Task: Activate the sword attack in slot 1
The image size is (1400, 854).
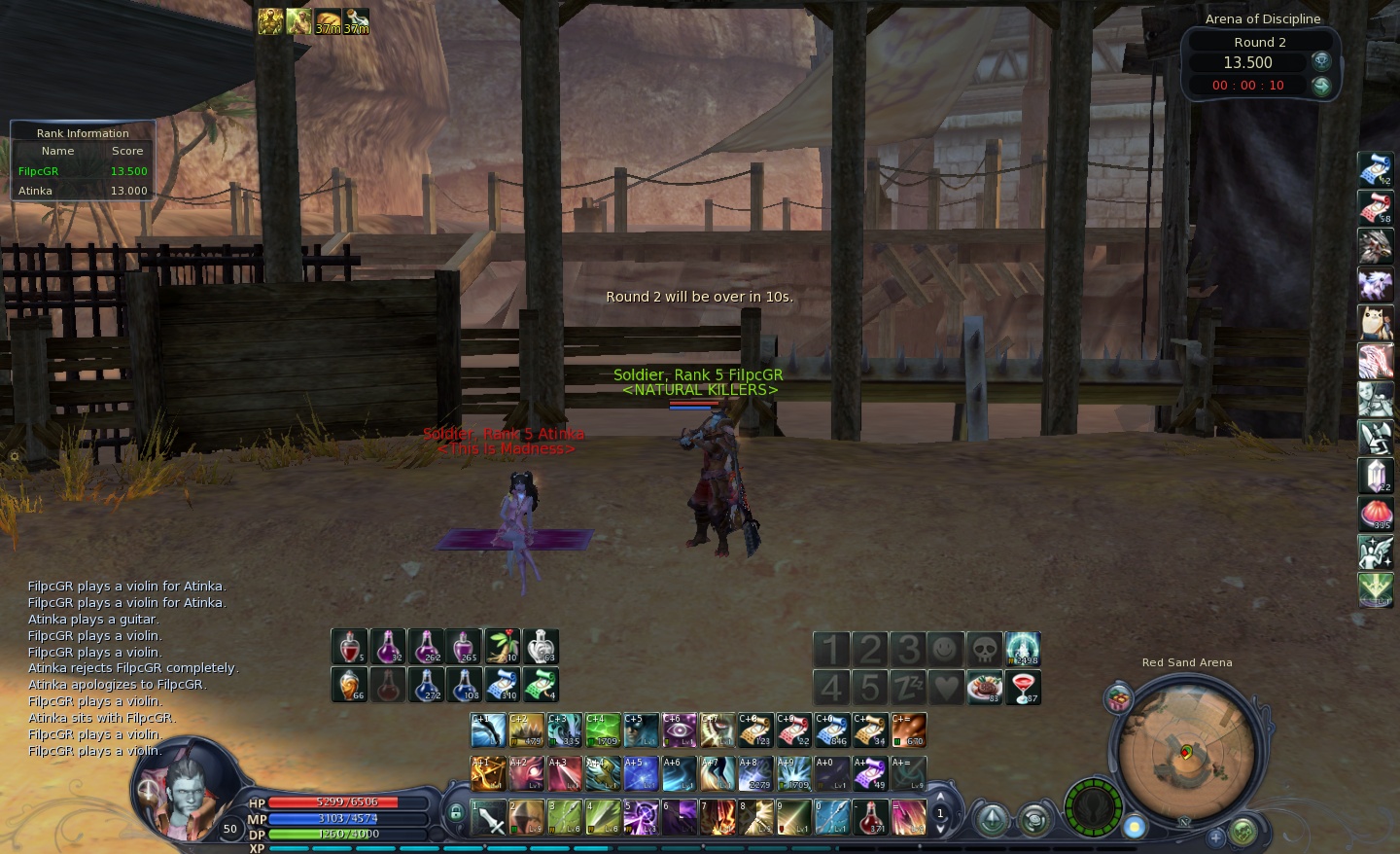Action: click(488, 817)
